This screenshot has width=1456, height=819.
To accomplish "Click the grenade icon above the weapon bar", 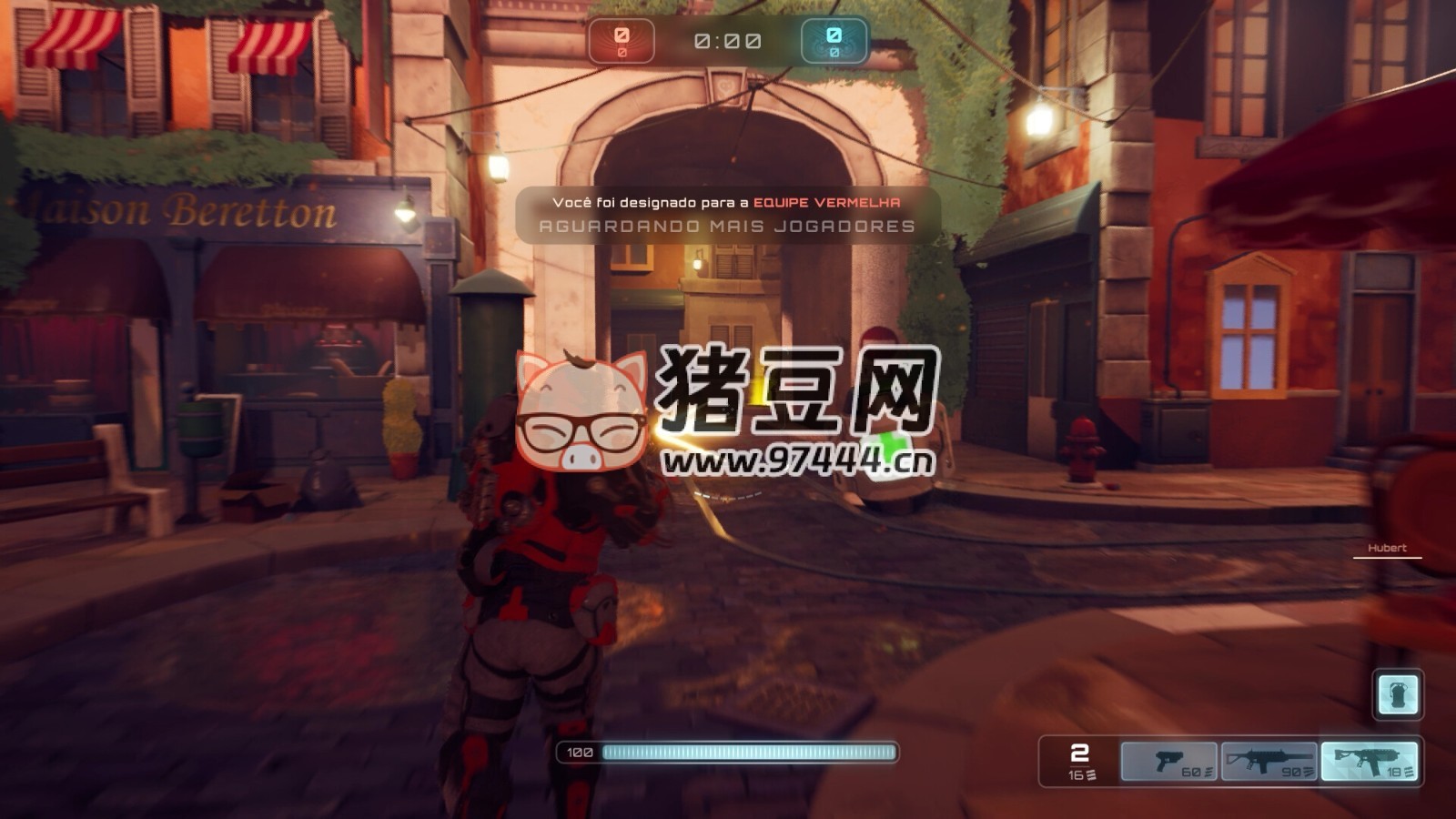I will (1399, 694).
